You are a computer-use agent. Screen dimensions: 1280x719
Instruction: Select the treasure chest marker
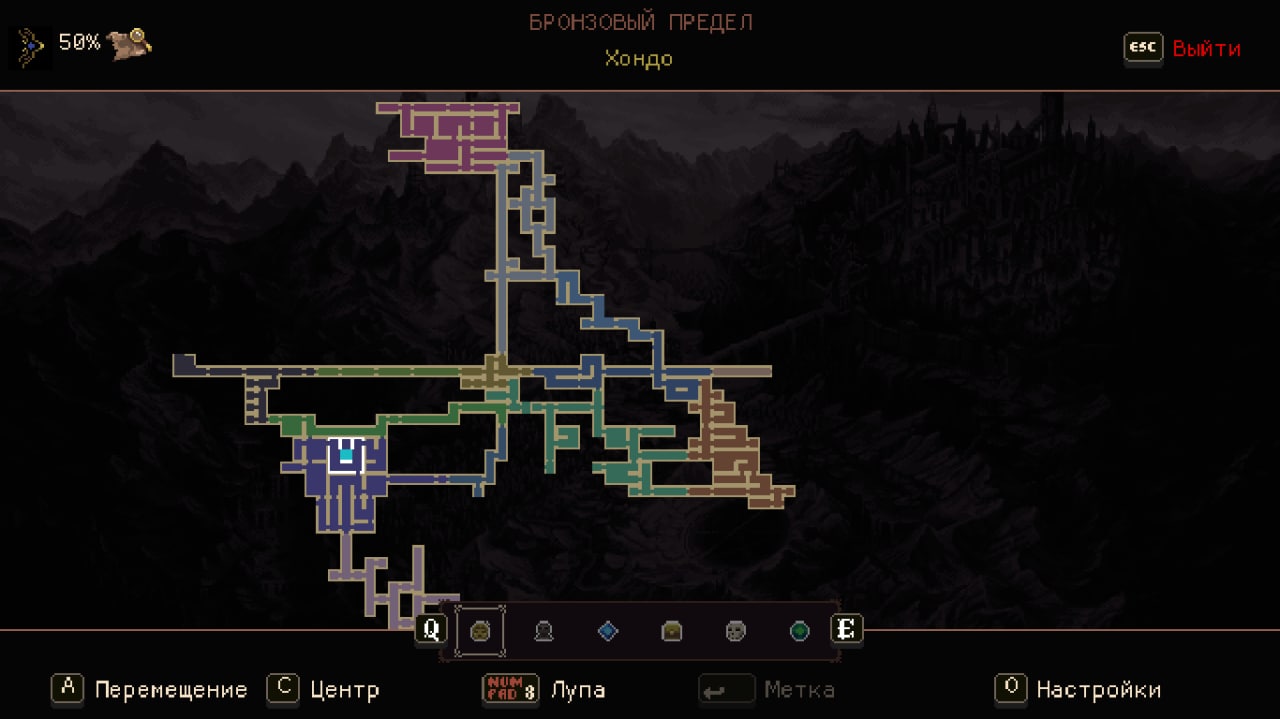(x=671, y=631)
